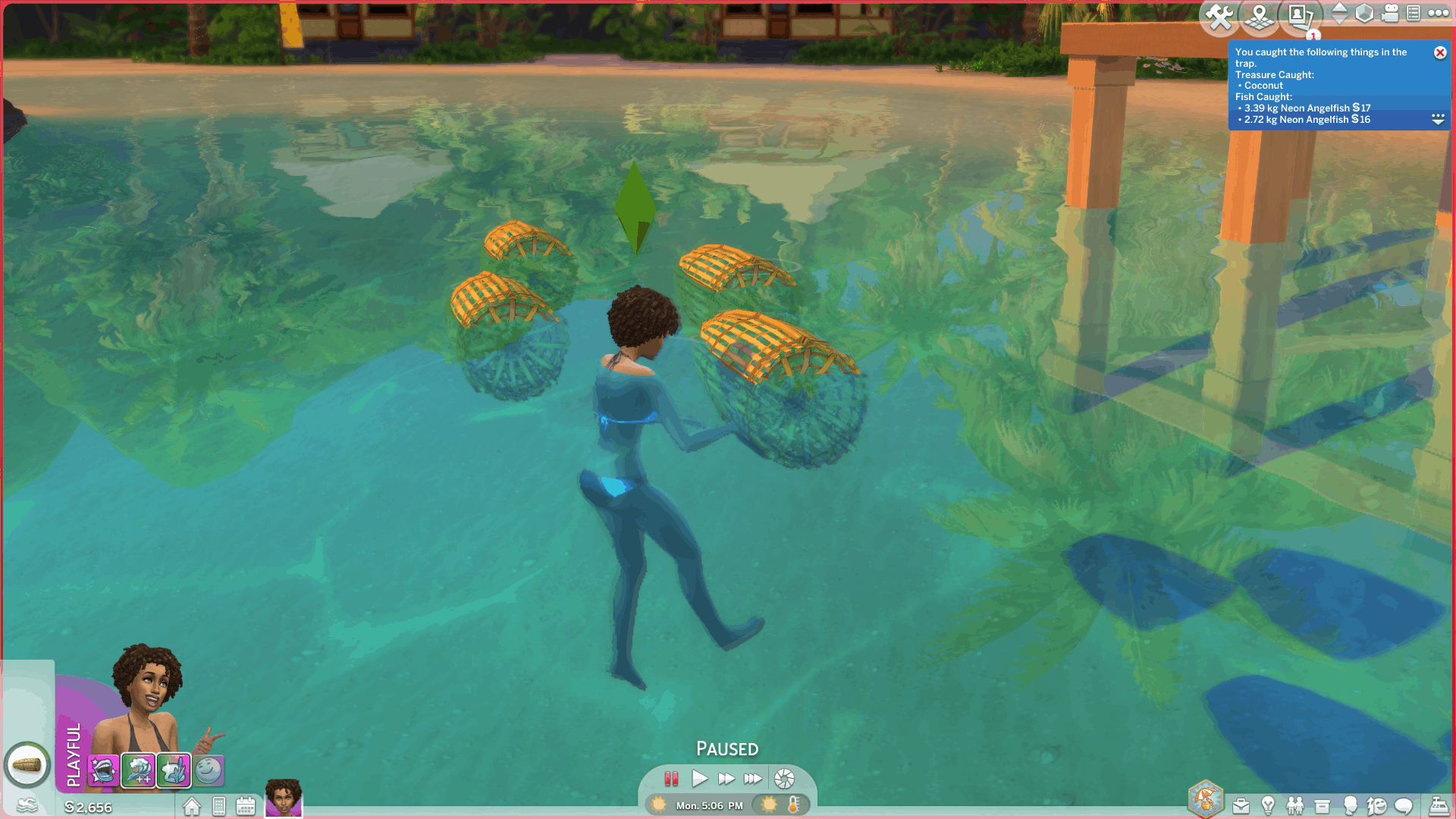The image size is (1456, 819).
Task: Close the trap catch notification
Action: coord(1439,52)
